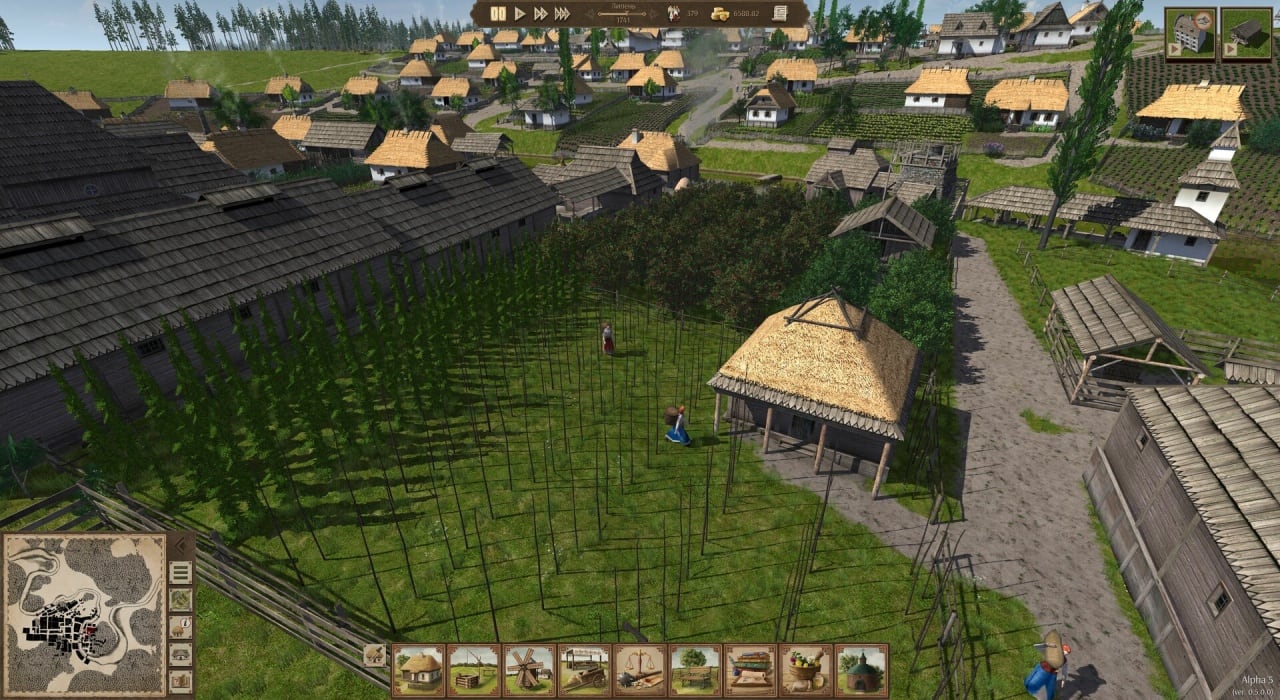Viewport: 1280px width, 700px height.
Task: Select the white building thumbnail in top-right
Action: pyautogui.click(x=1190, y=34)
